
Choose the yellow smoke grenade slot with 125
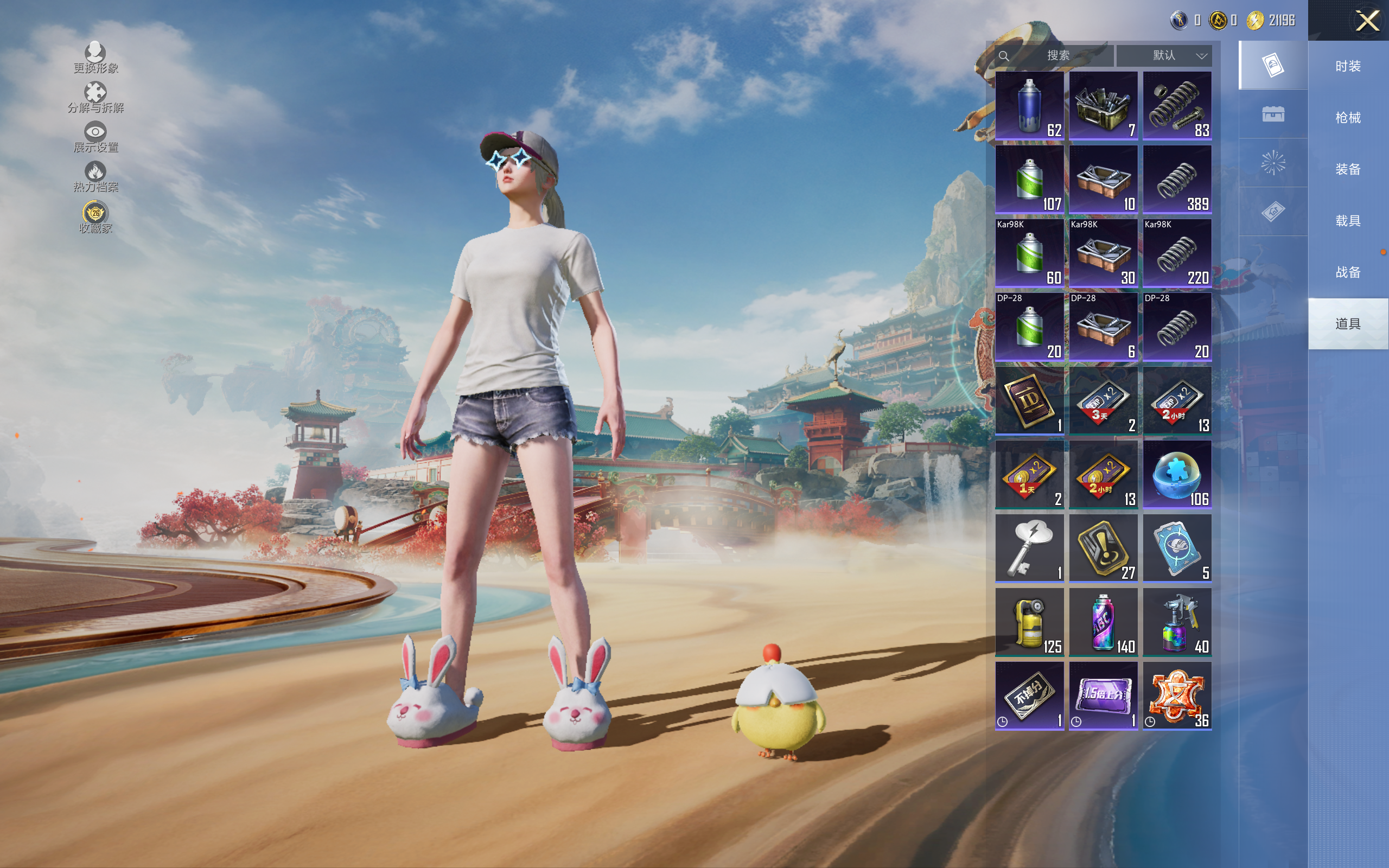pos(1029,622)
